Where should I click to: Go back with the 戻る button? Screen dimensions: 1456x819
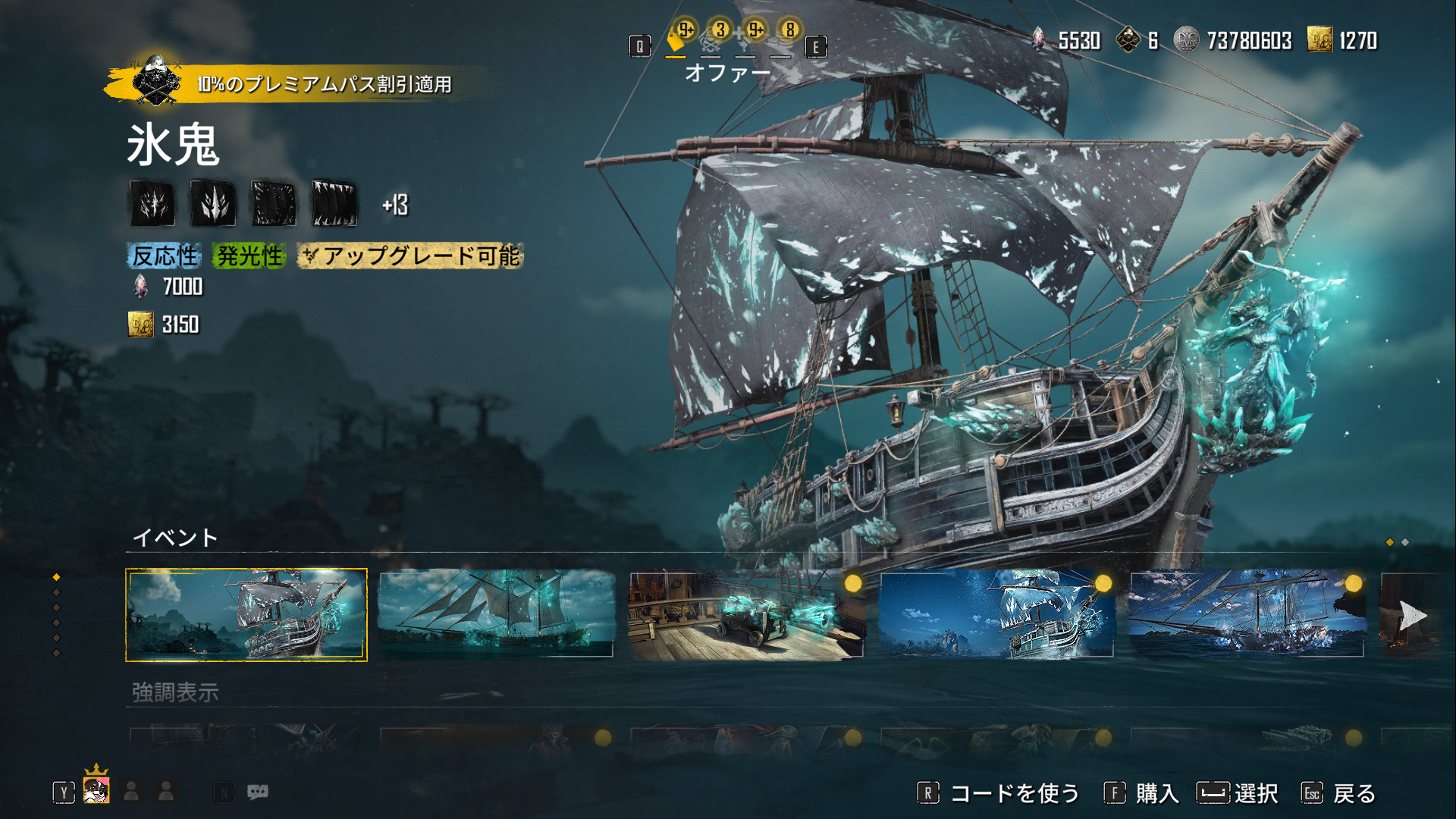pyautogui.click(x=1339, y=793)
